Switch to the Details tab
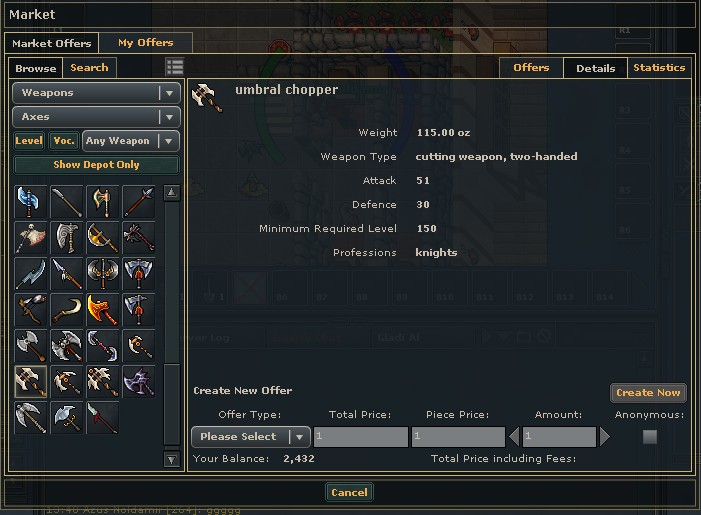Screen dimensions: 701x515 595,68
